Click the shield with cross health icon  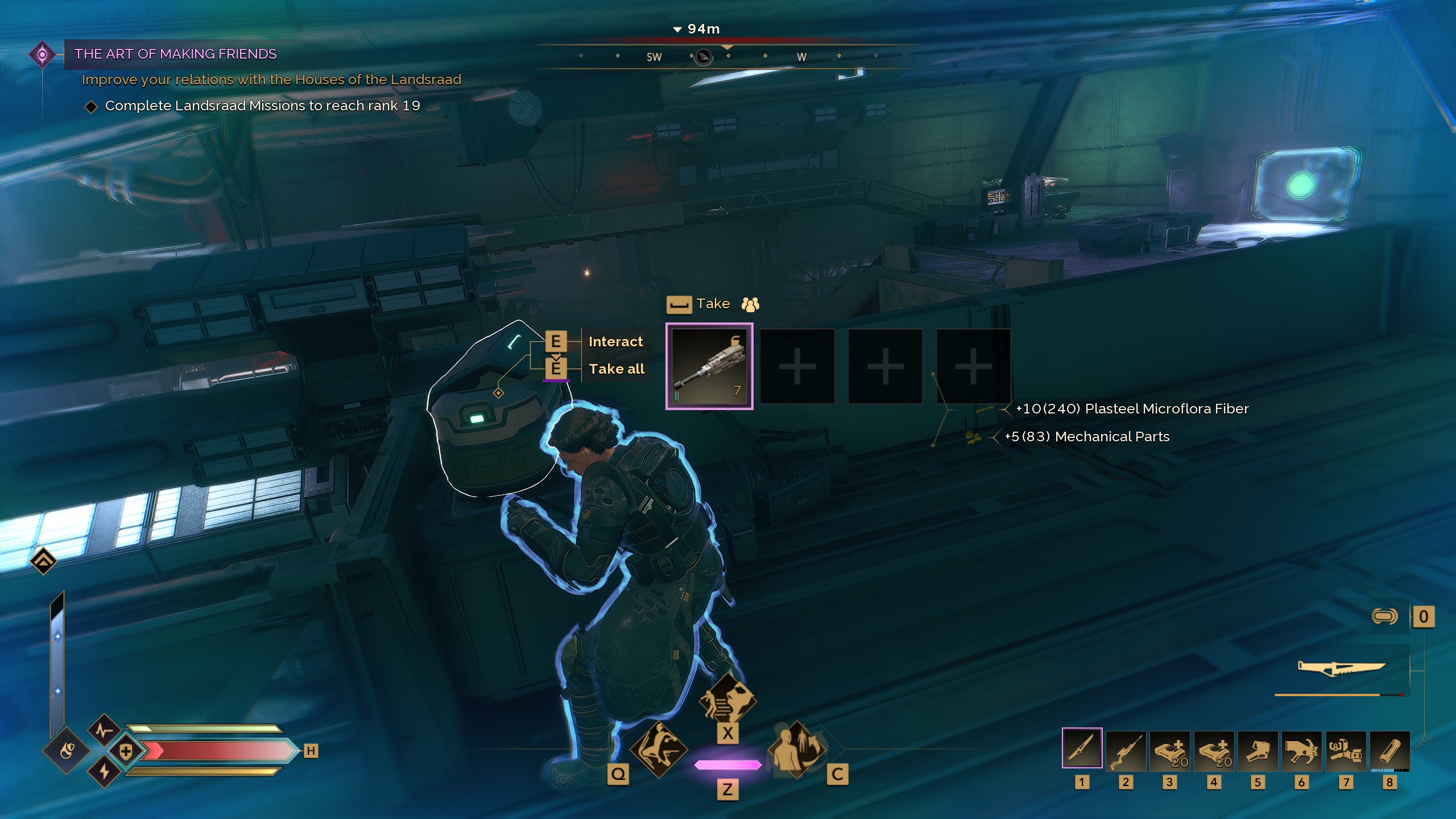point(126,751)
